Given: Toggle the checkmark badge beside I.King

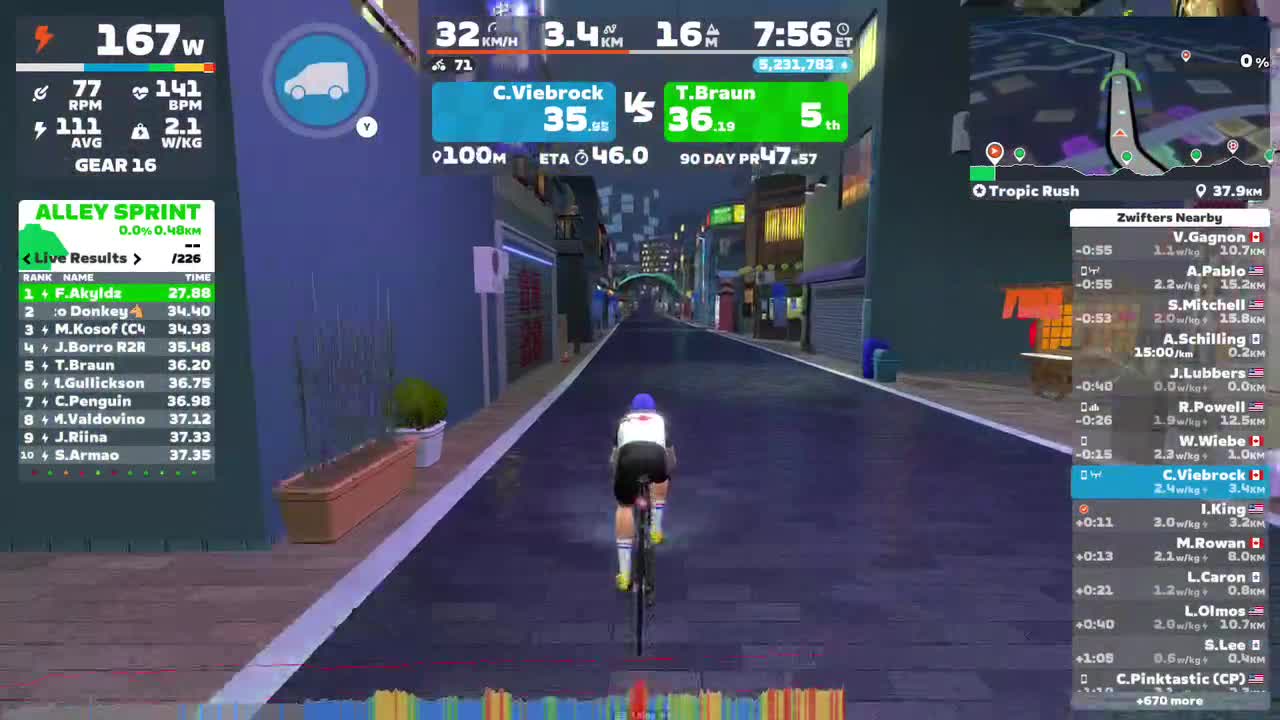Looking at the screenshot, I should [1082, 508].
